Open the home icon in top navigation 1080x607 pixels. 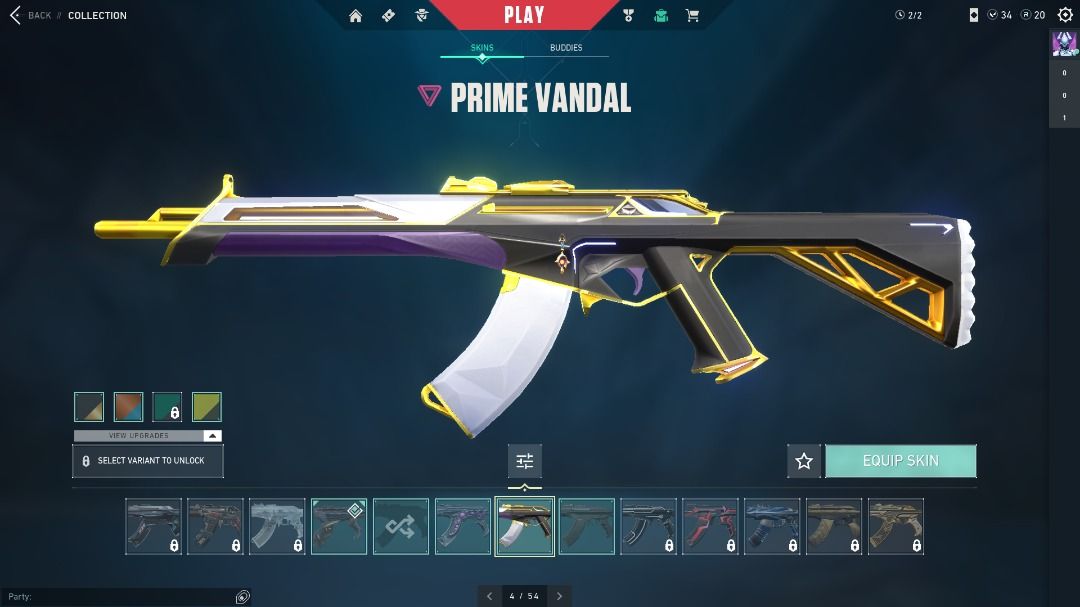point(356,16)
